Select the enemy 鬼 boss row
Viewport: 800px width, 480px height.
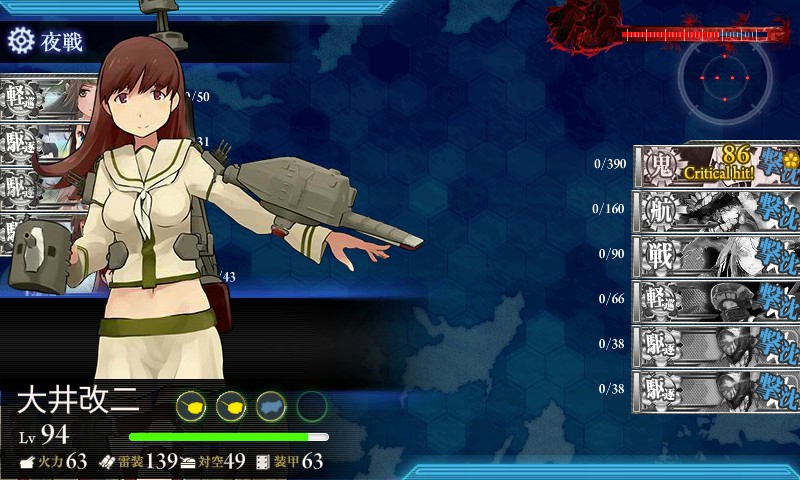coord(716,165)
